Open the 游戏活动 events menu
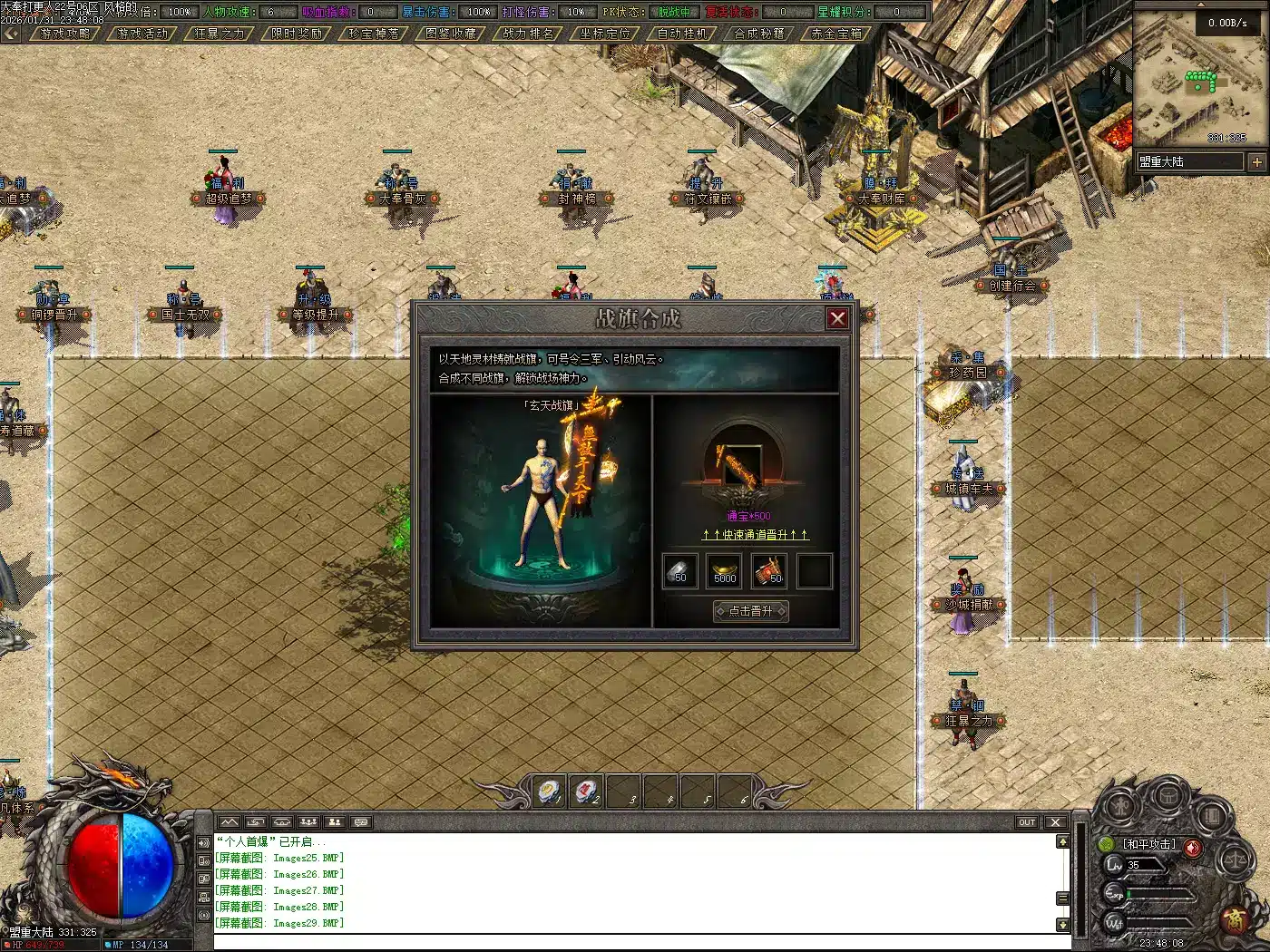 pyautogui.click(x=143, y=34)
